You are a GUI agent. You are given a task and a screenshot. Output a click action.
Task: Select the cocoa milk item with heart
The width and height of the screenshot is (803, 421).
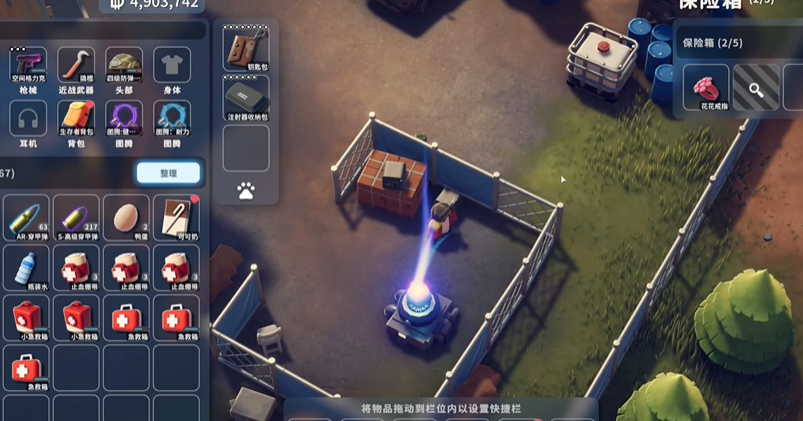click(x=175, y=217)
